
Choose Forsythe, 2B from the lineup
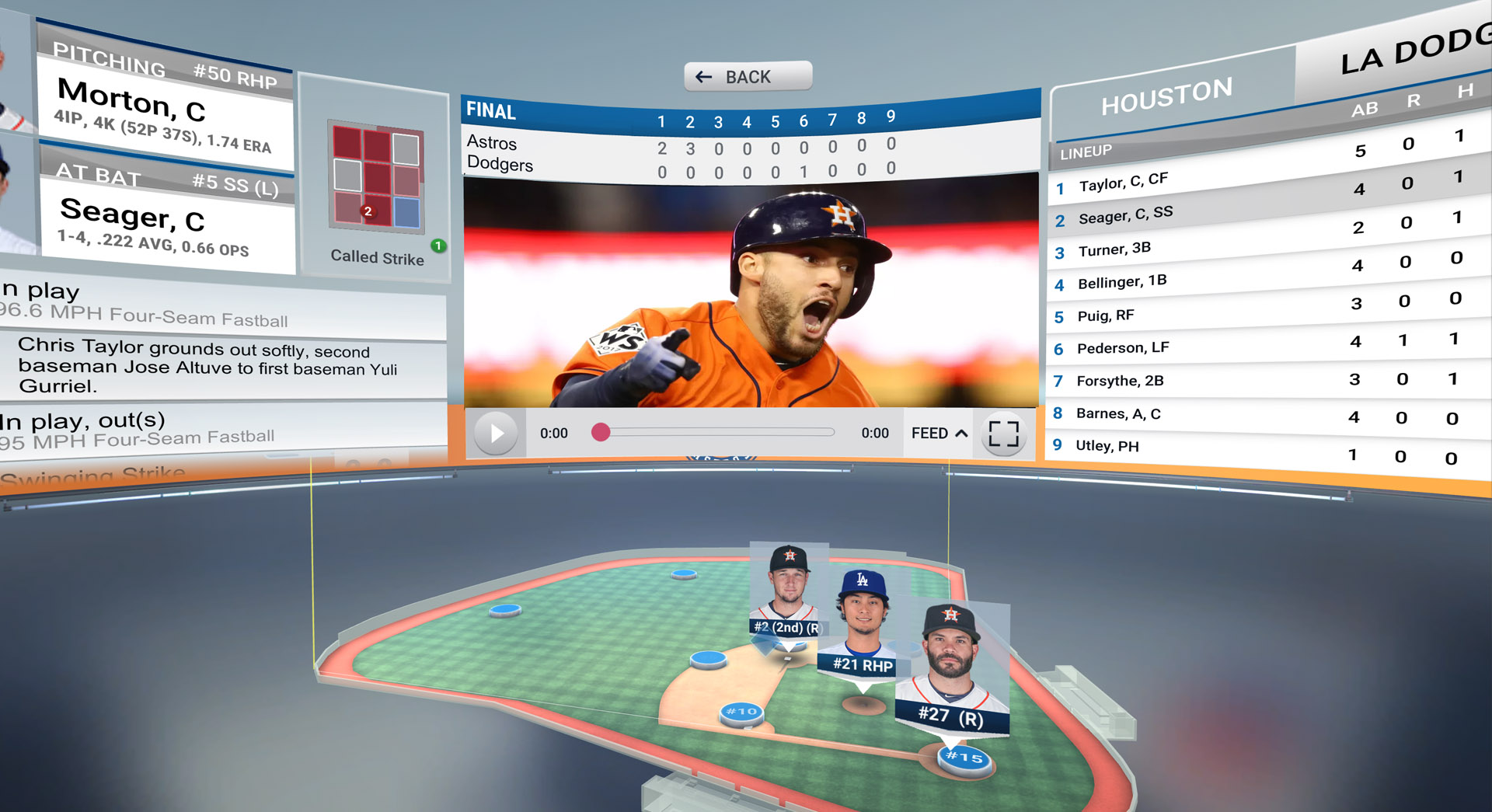tap(1119, 381)
